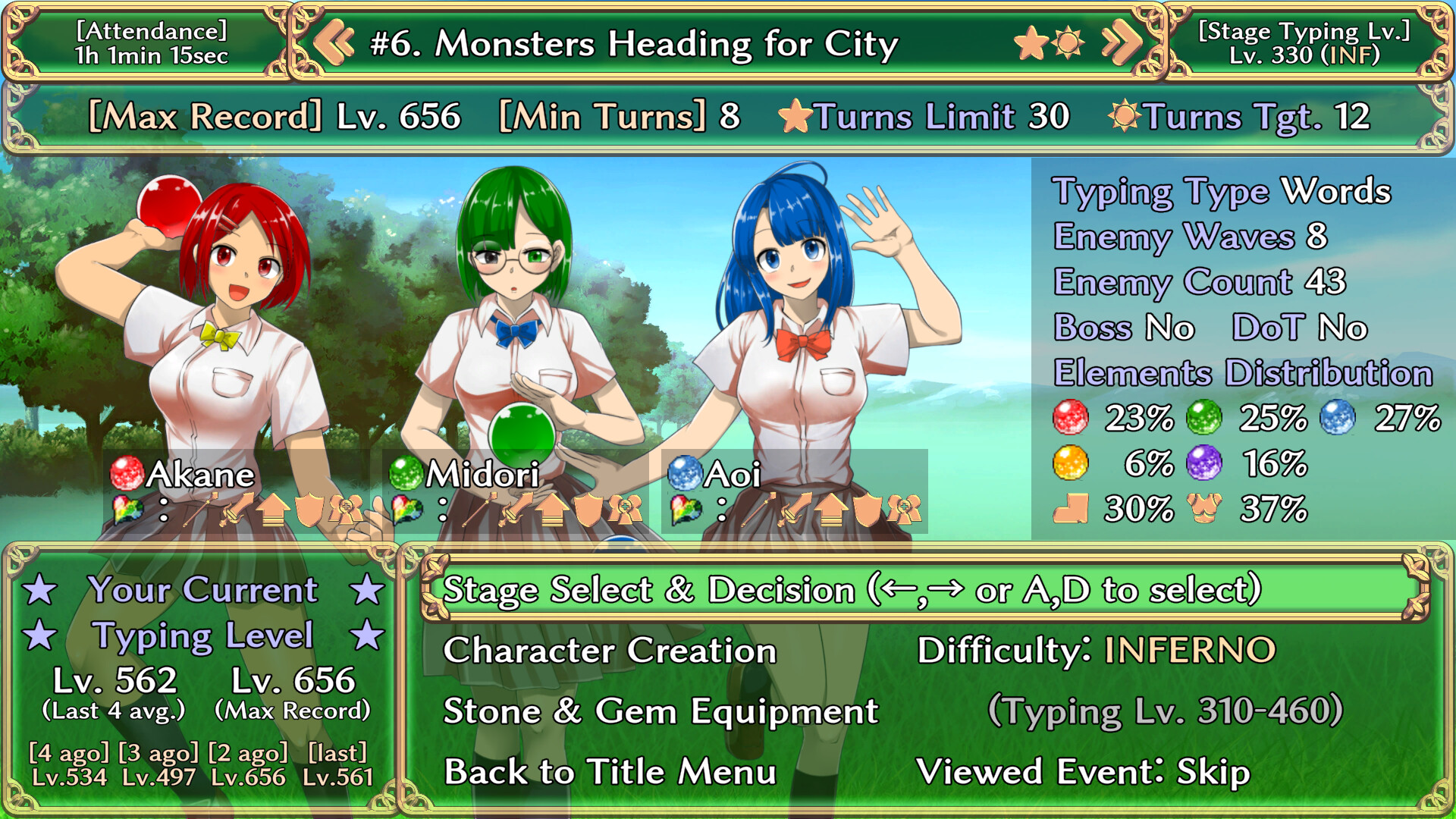Click the green element orb beside Midori's name
The width and height of the screenshot is (1456, 819).
pos(405,473)
